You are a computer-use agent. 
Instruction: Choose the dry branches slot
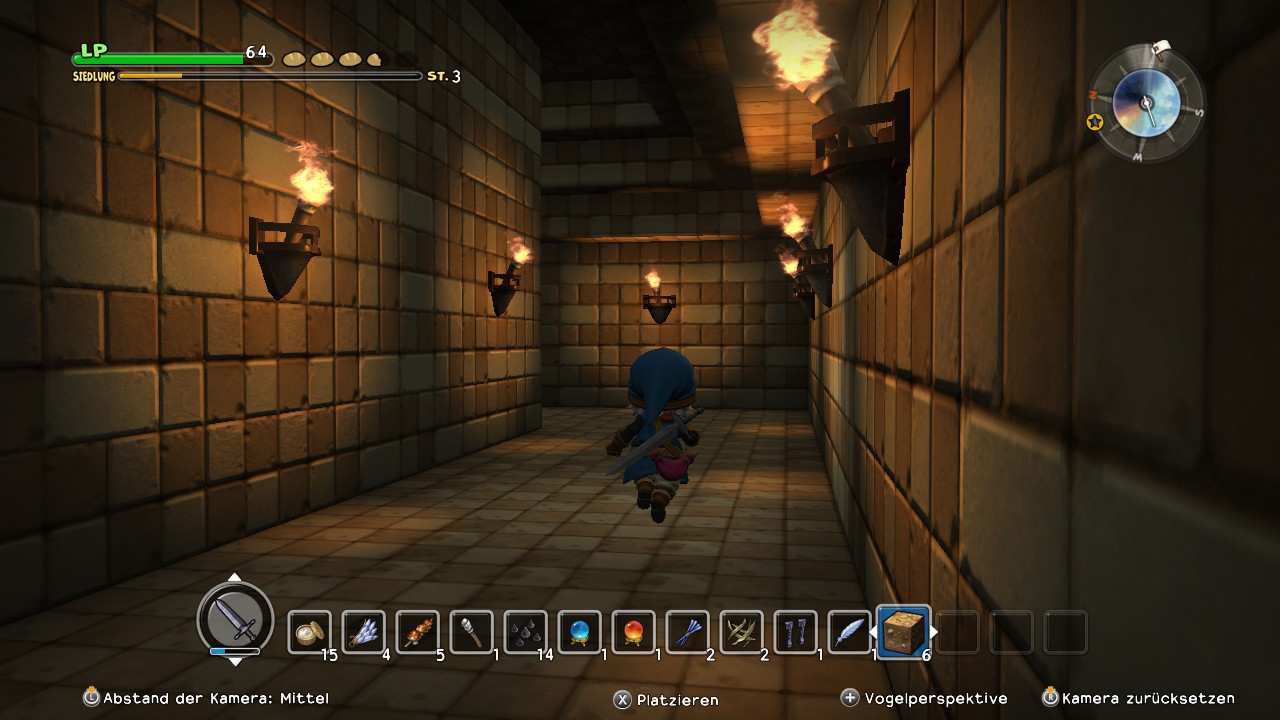point(741,632)
